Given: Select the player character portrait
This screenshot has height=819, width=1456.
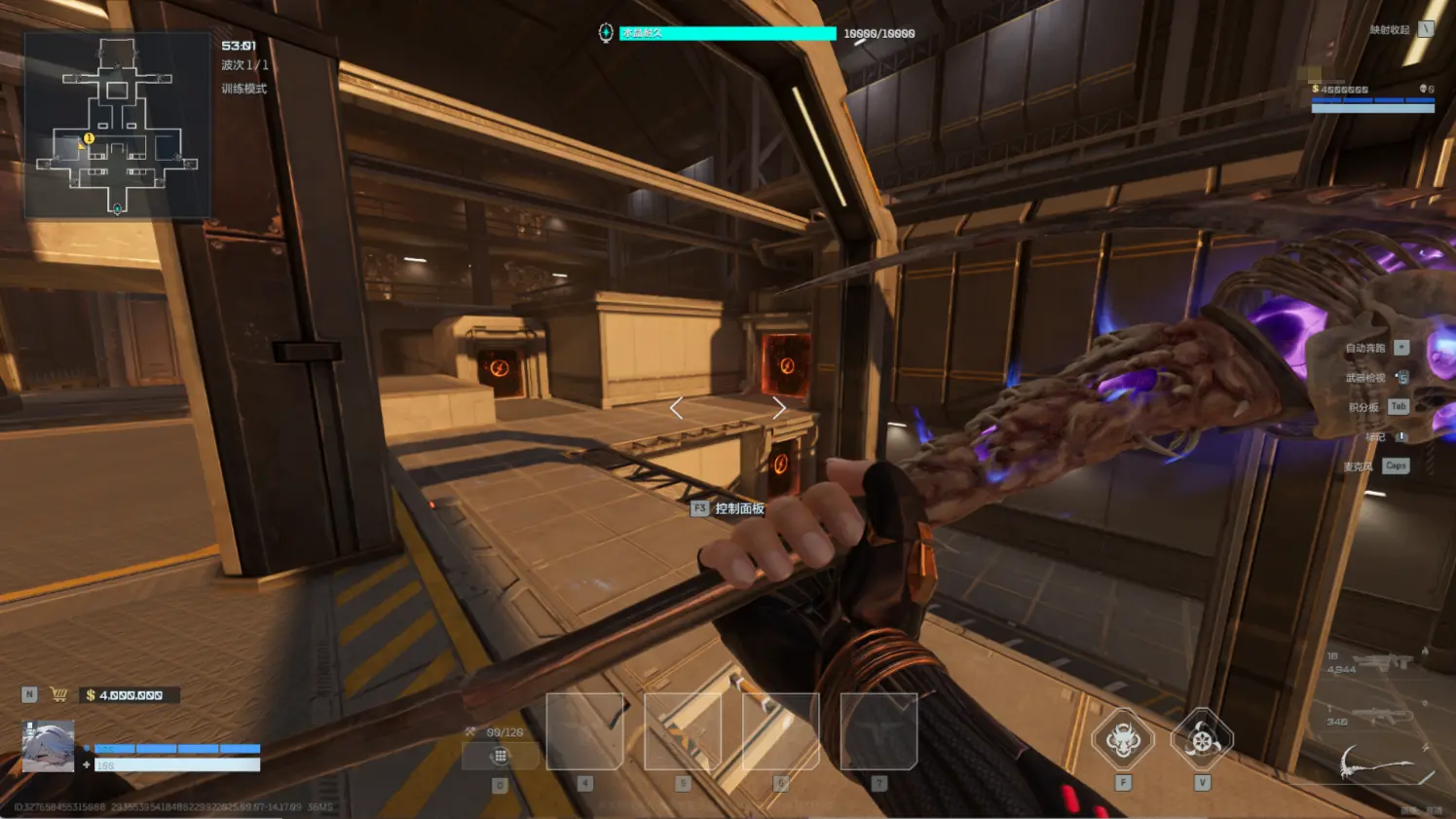Looking at the screenshot, I should click(x=48, y=746).
